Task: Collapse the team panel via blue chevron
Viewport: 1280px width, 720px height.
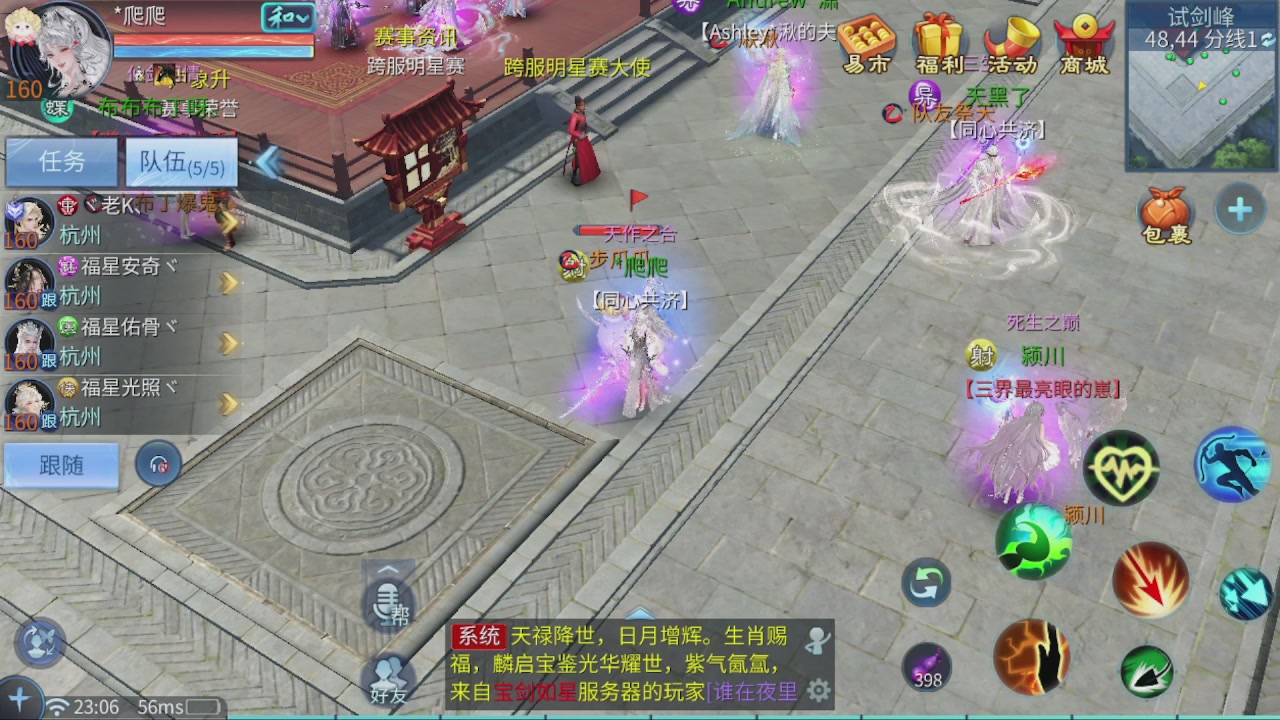Action: pyautogui.click(x=267, y=163)
